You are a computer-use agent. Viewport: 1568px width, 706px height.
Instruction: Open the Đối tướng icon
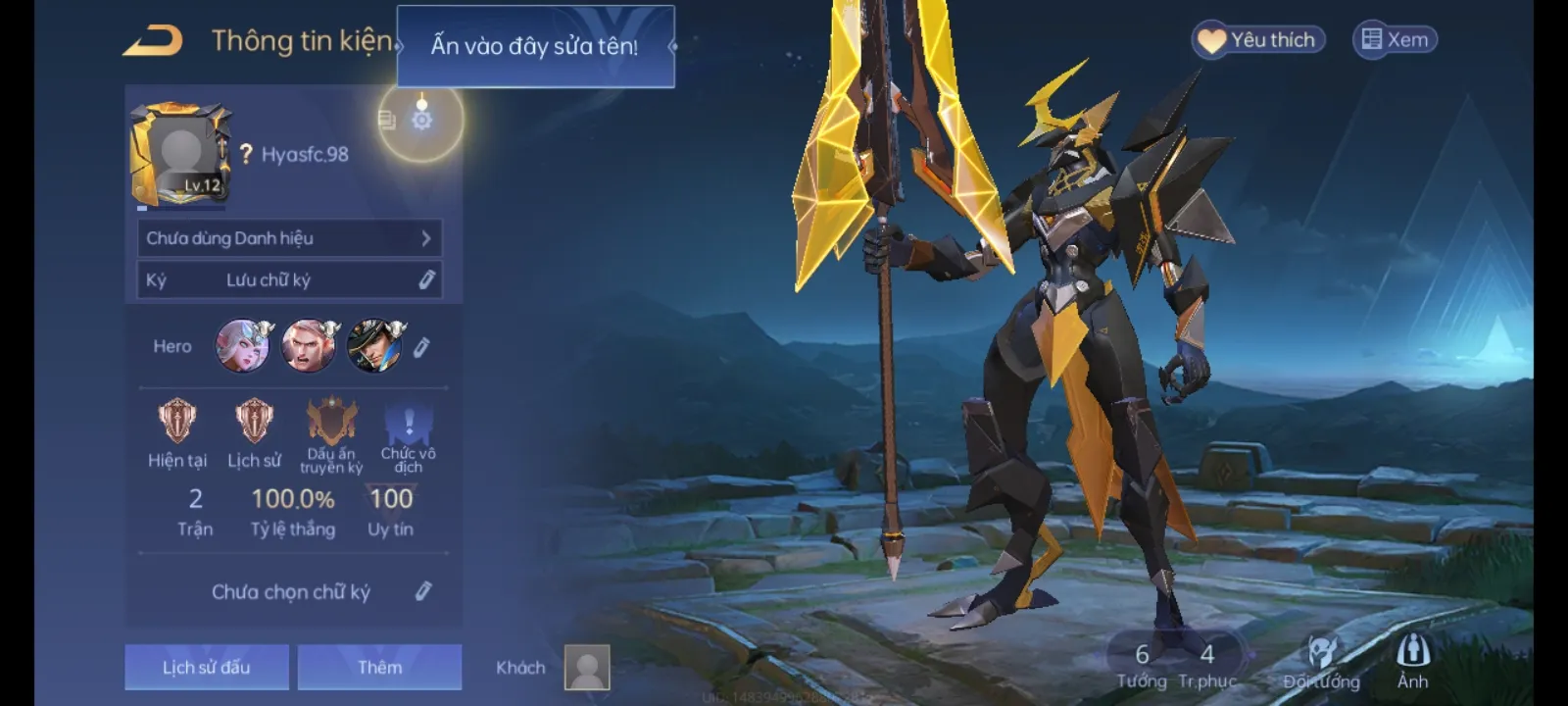[x=1321, y=659]
